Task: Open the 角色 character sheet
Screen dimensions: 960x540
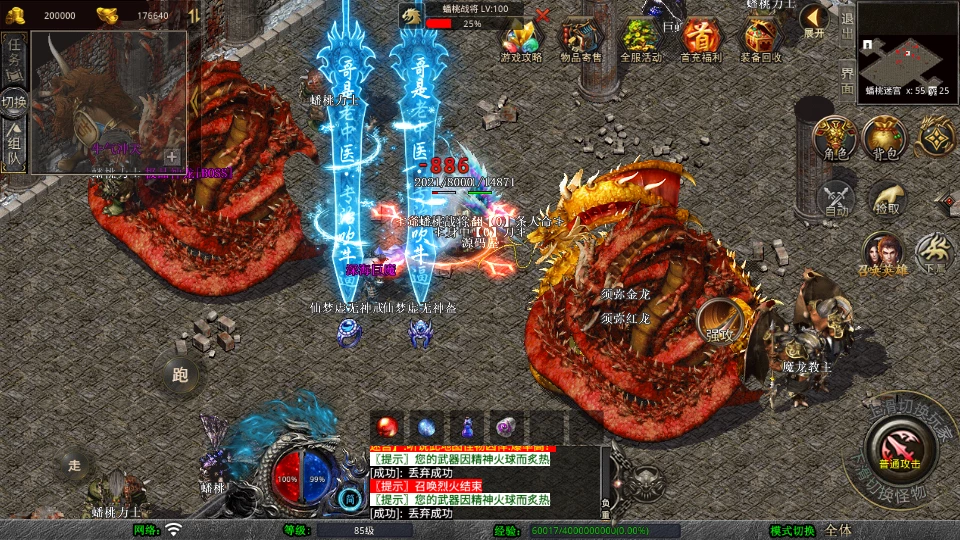Action: tap(835, 138)
